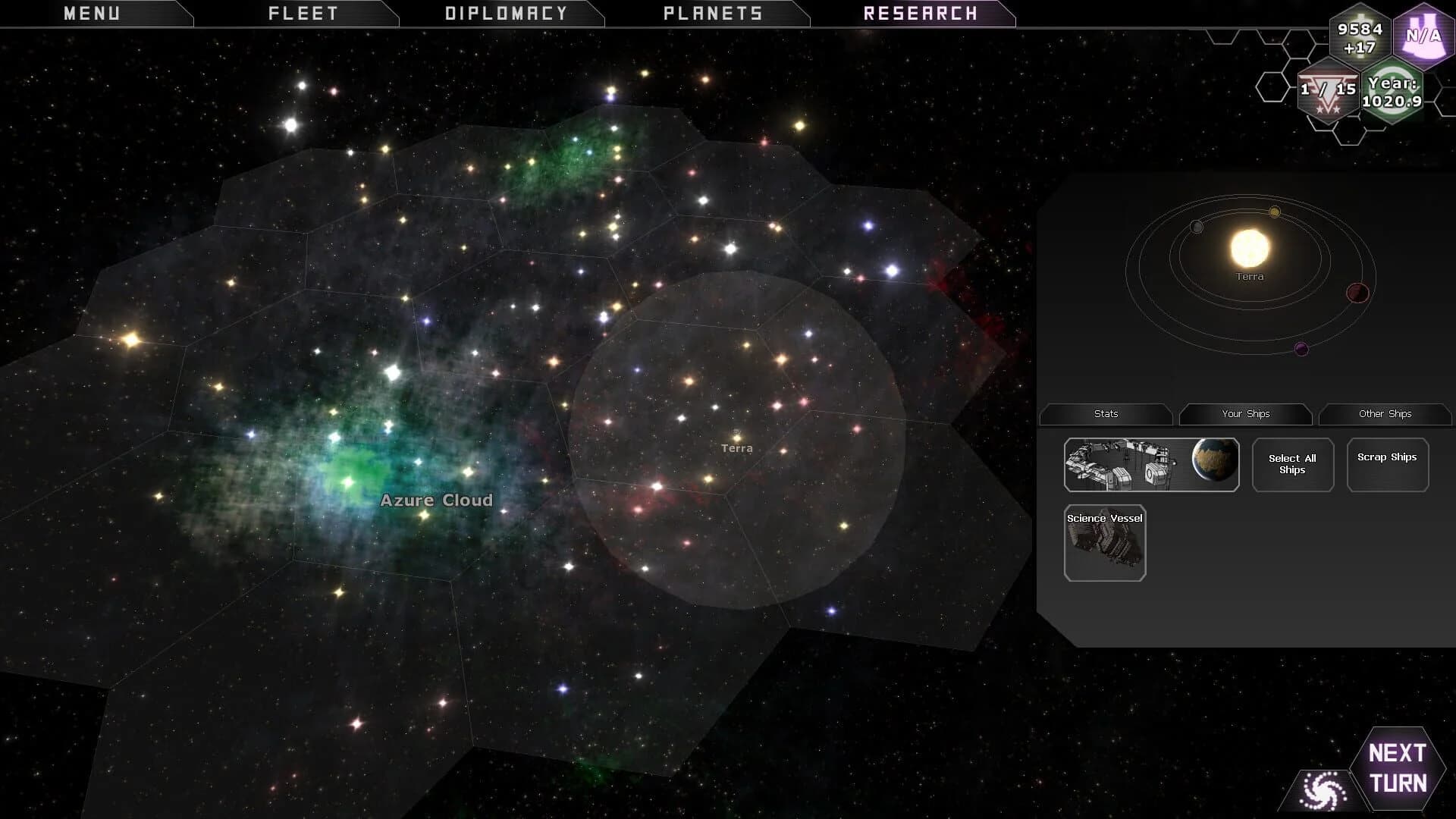Viewport: 1456px width, 819px height.
Task: Click Select All Ships
Action: (x=1291, y=464)
